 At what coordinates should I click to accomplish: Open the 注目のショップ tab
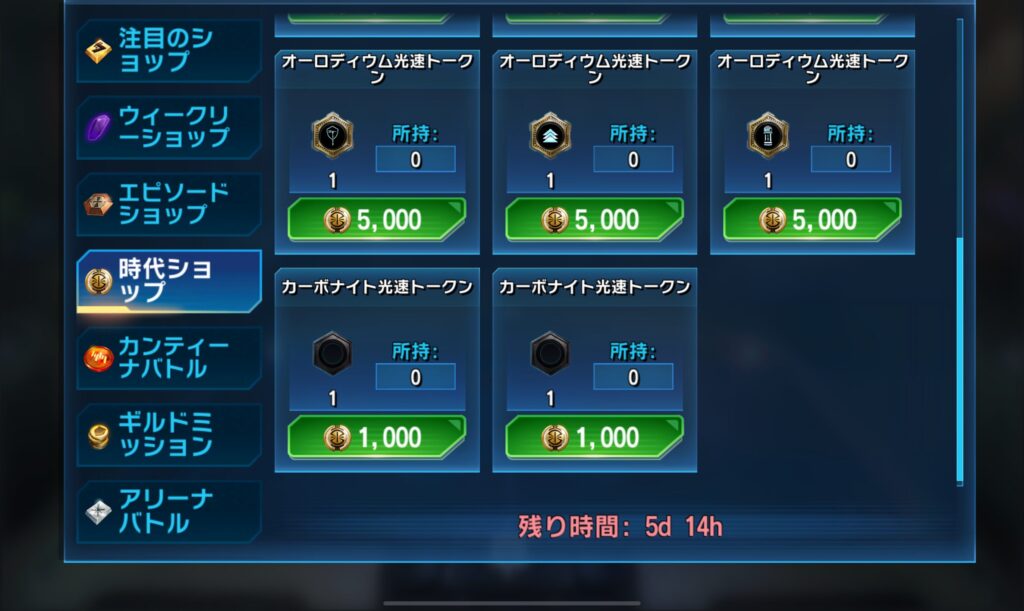click(168, 50)
